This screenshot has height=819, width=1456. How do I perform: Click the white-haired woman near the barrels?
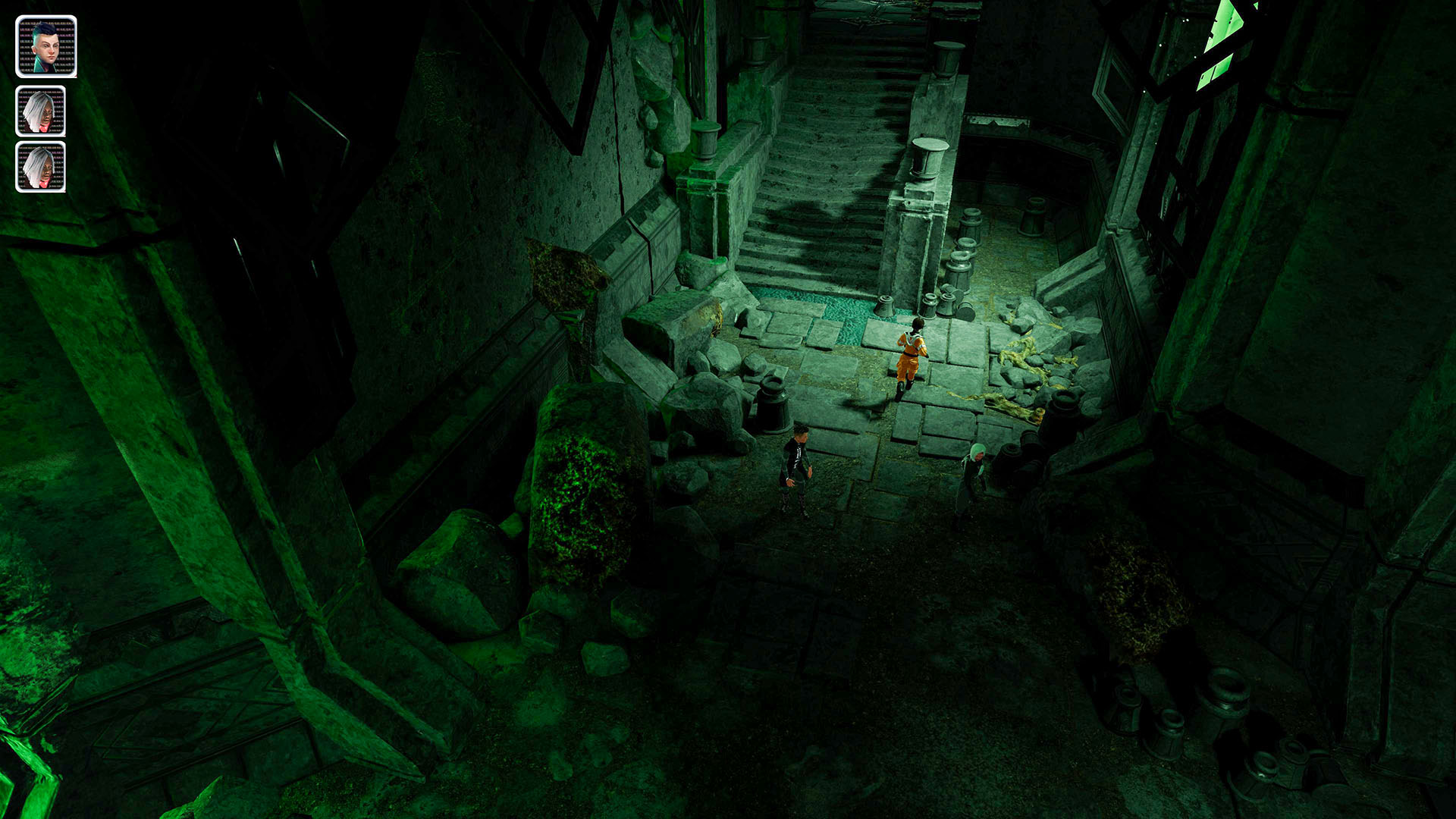973,470
